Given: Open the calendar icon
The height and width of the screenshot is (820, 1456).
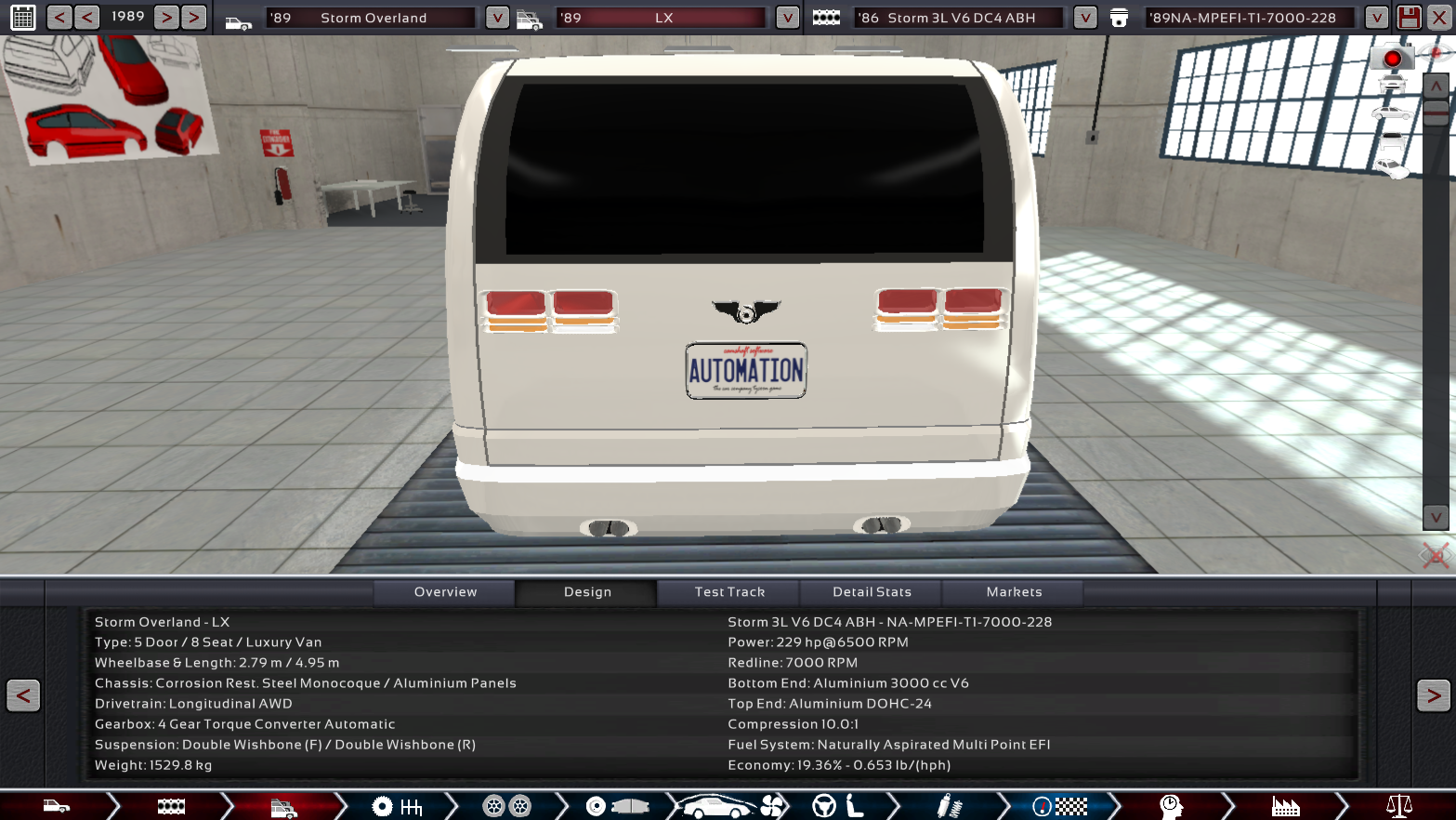Looking at the screenshot, I should pyautogui.click(x=23, y=17).
